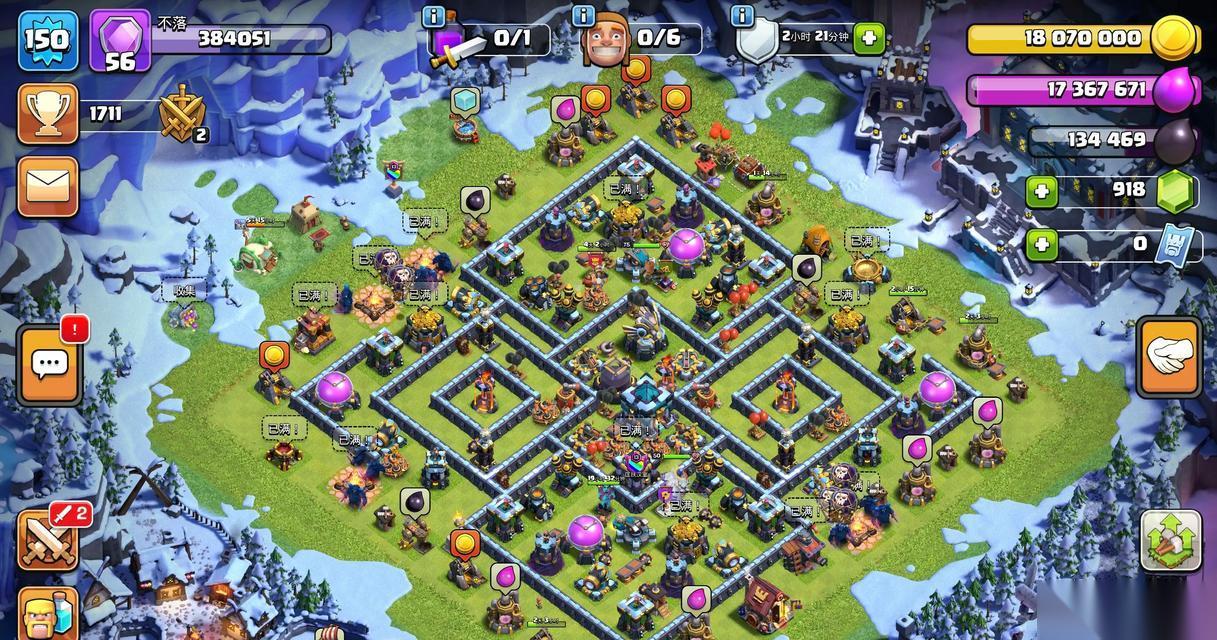Open the trophy leaderboard button

[47, 114]
